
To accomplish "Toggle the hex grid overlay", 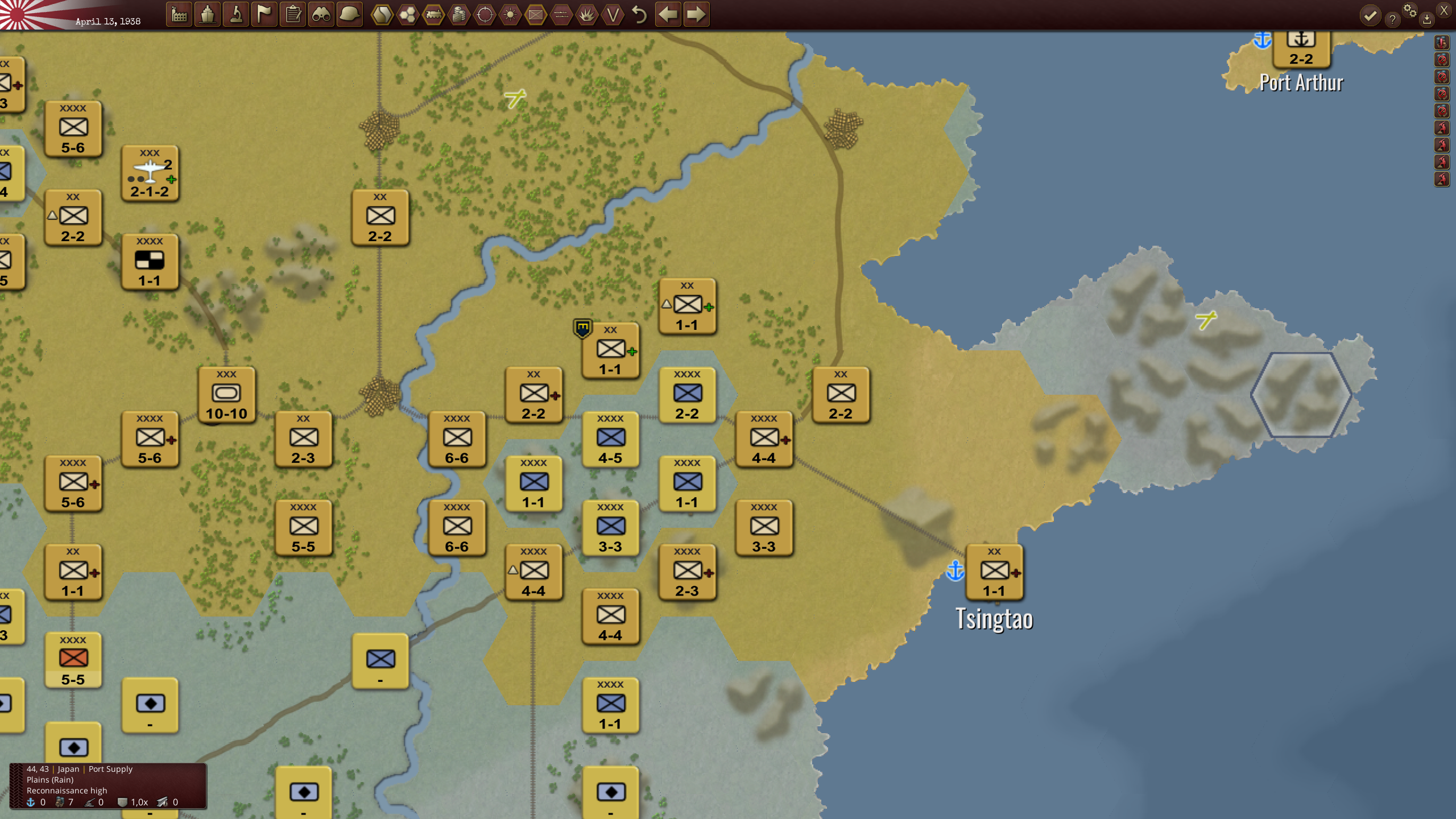I will click(x=408, y=15).
